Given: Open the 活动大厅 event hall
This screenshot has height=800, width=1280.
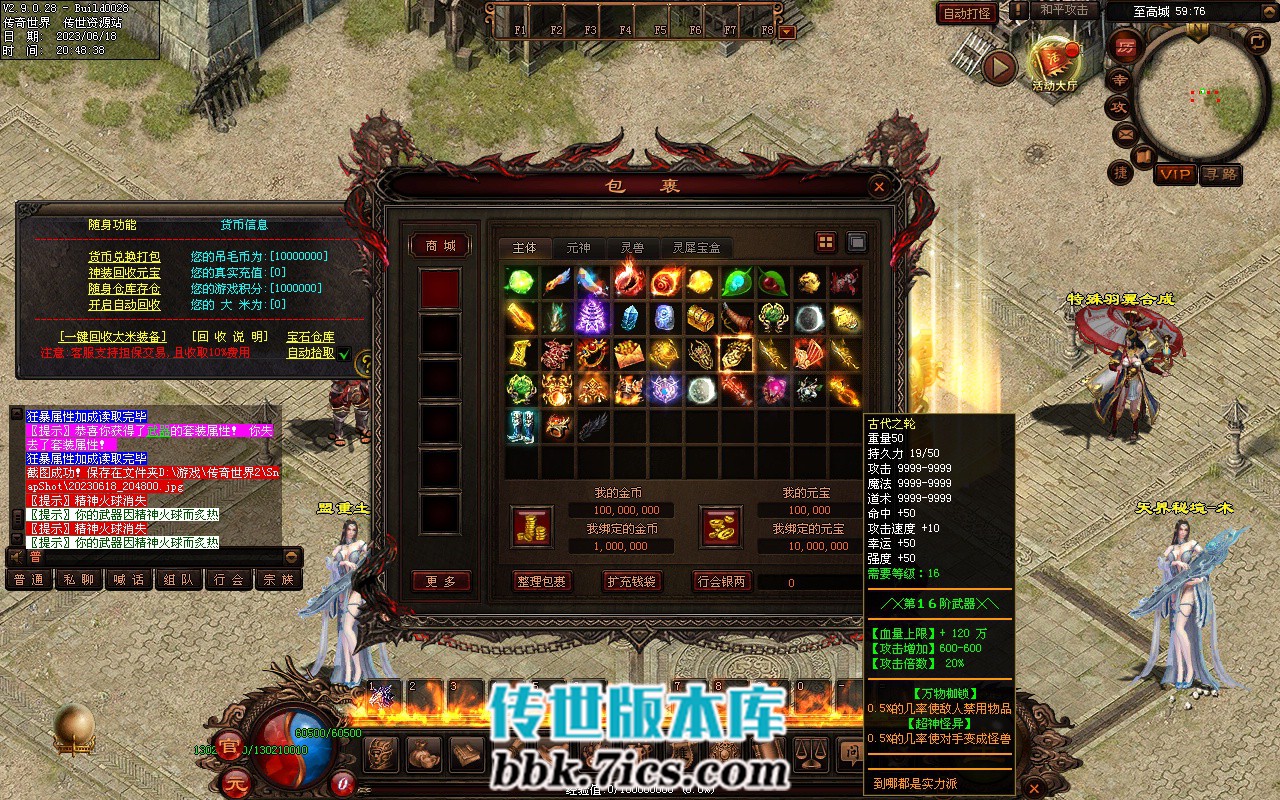Looking at the screenshot, I should [1054, 62].
